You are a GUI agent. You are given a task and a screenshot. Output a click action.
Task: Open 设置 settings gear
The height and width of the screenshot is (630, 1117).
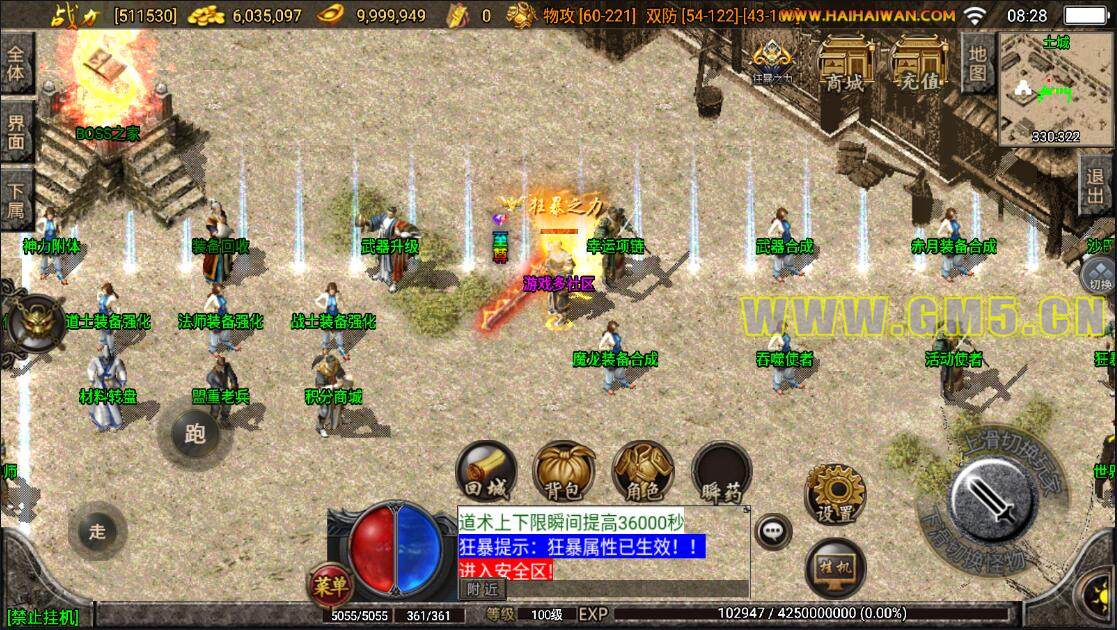point(835,493)
